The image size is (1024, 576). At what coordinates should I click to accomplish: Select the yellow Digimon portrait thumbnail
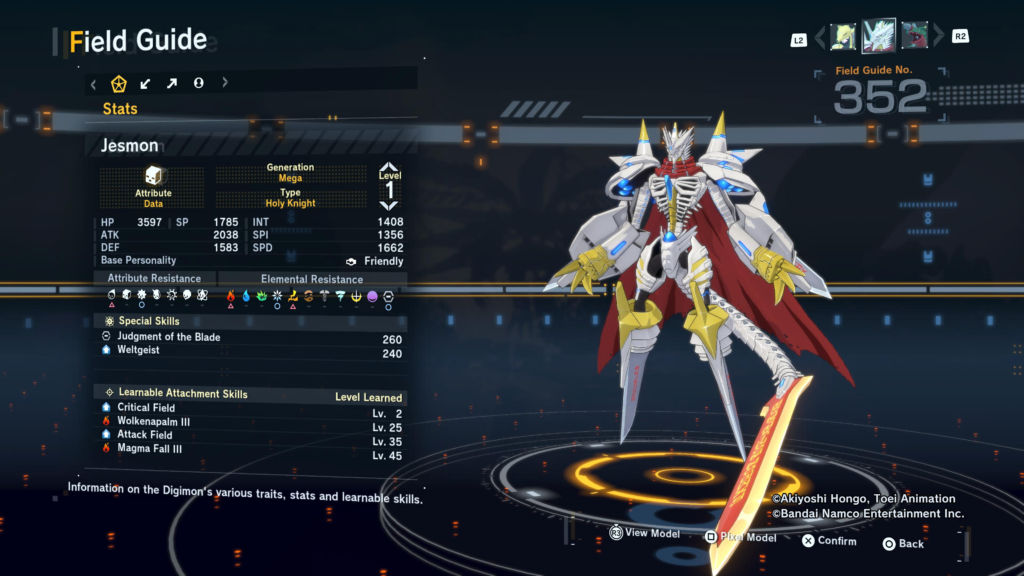pos(842,37)
